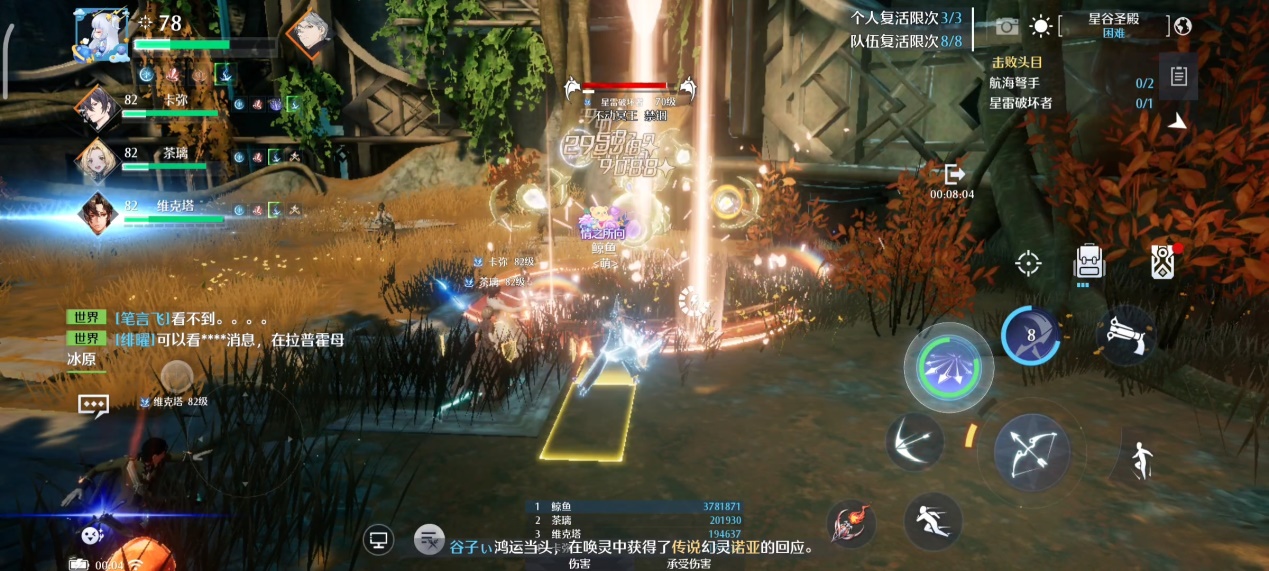The height and width of the screenshot is (571, 1269).
Task: Open the backpack inventory
Action: point(1089,262)
